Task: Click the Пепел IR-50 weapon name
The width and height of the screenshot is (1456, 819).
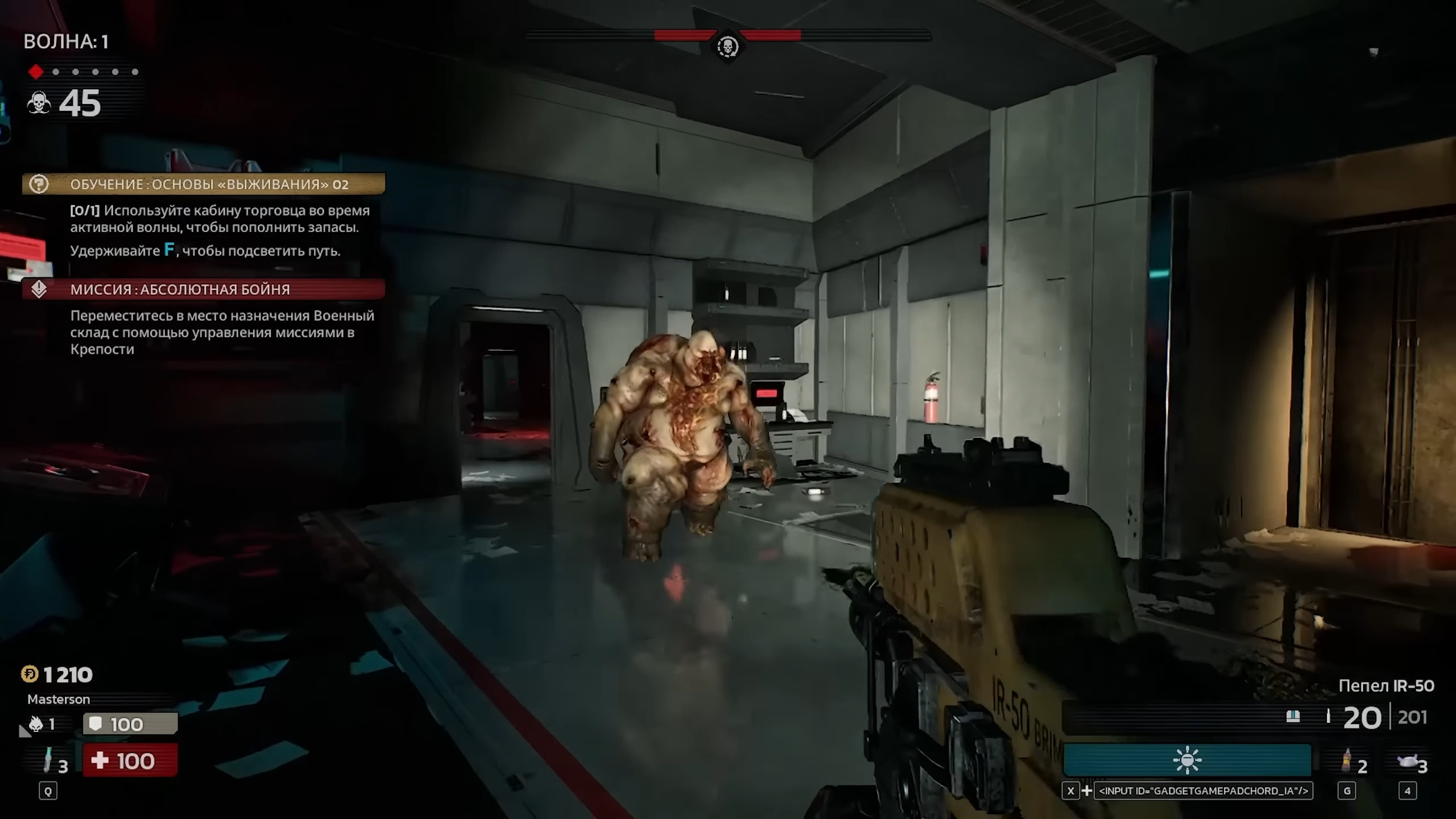Action: pos(1386,686)
